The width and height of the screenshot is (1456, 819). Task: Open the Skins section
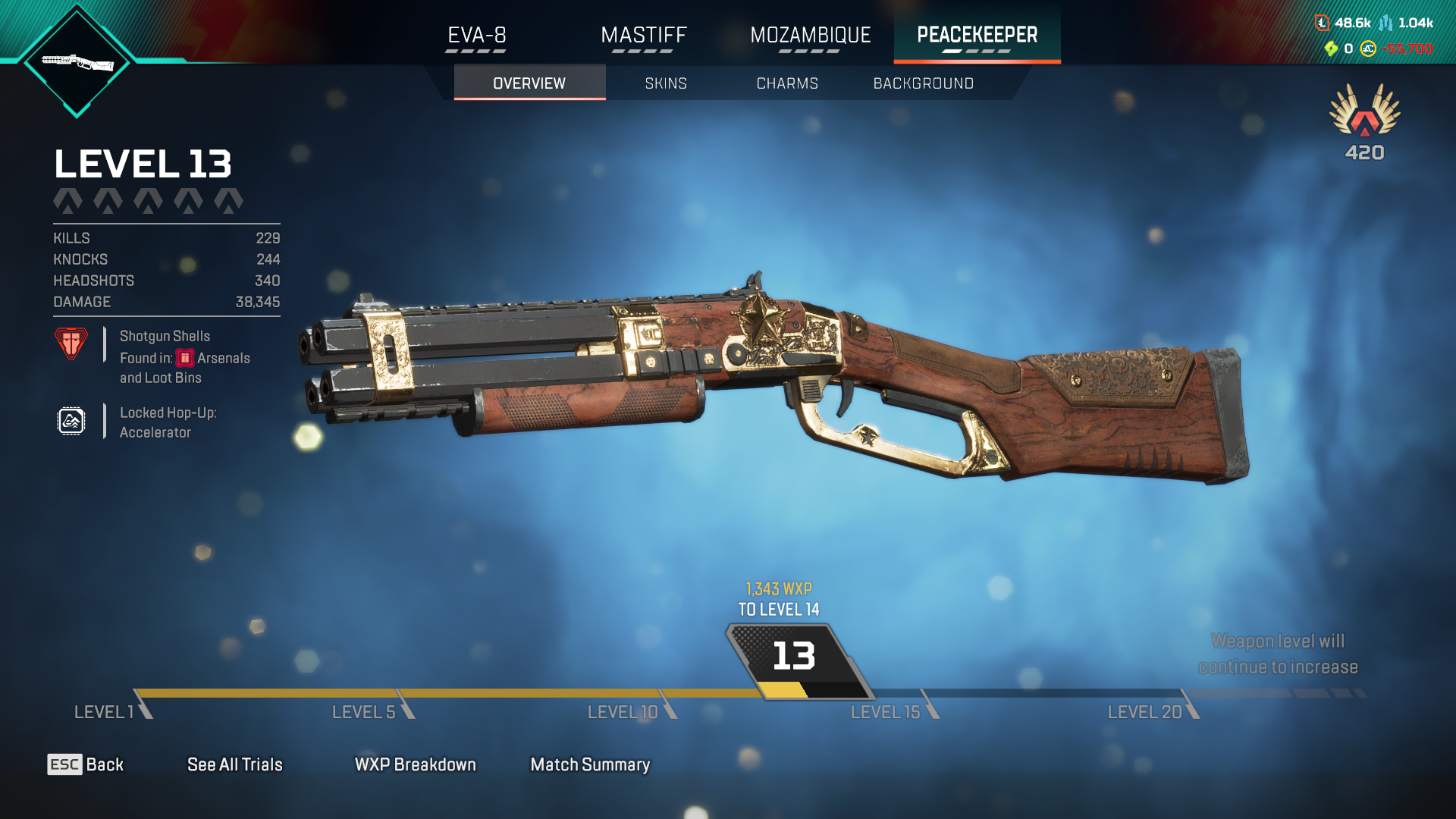[666, 83]
